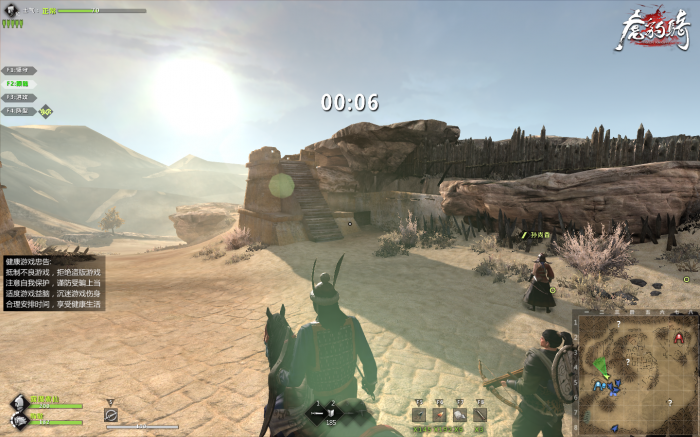Click the diamond formation icon beside F4

pos(45,111)
